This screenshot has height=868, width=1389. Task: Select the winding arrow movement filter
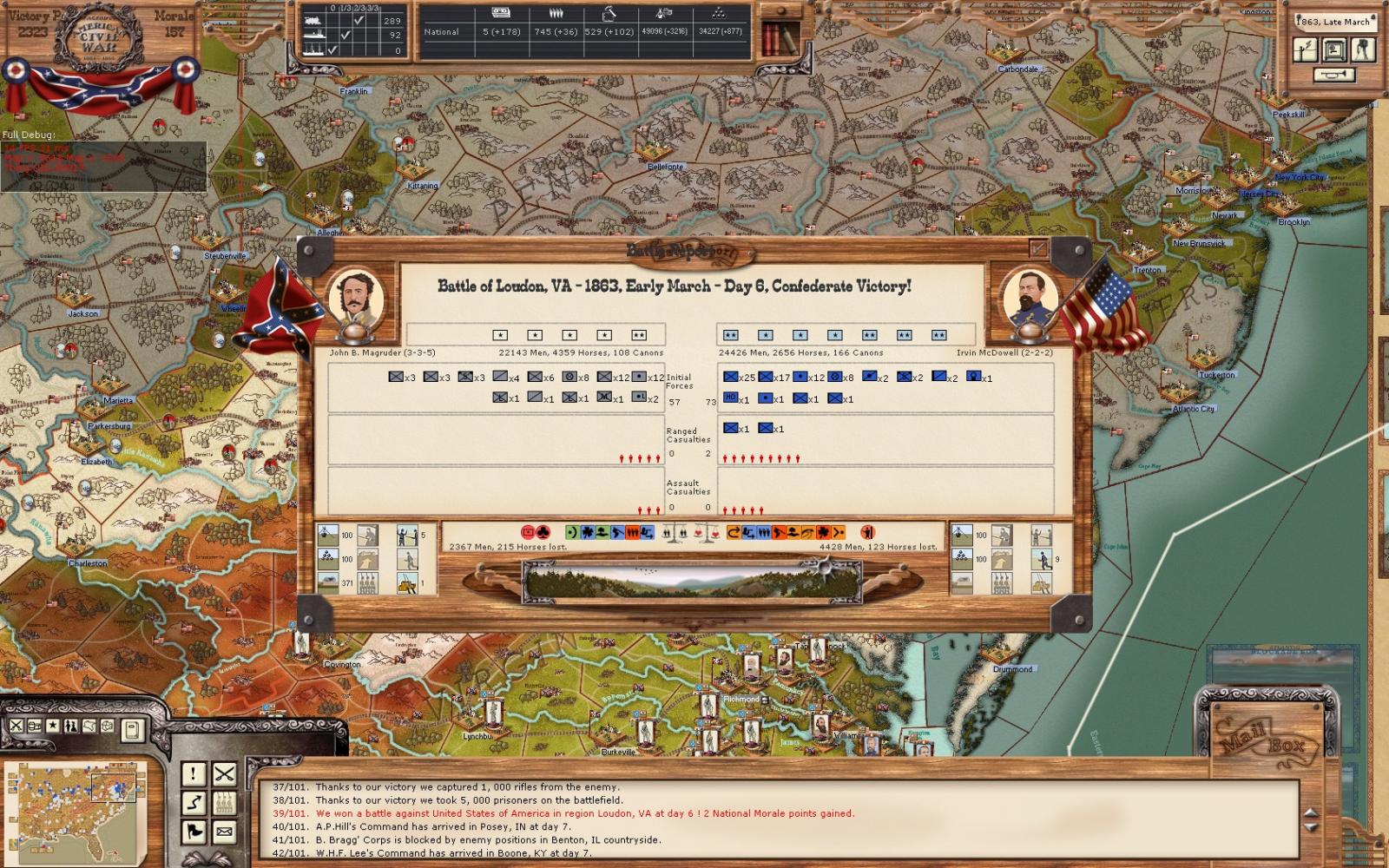[194, 803]
